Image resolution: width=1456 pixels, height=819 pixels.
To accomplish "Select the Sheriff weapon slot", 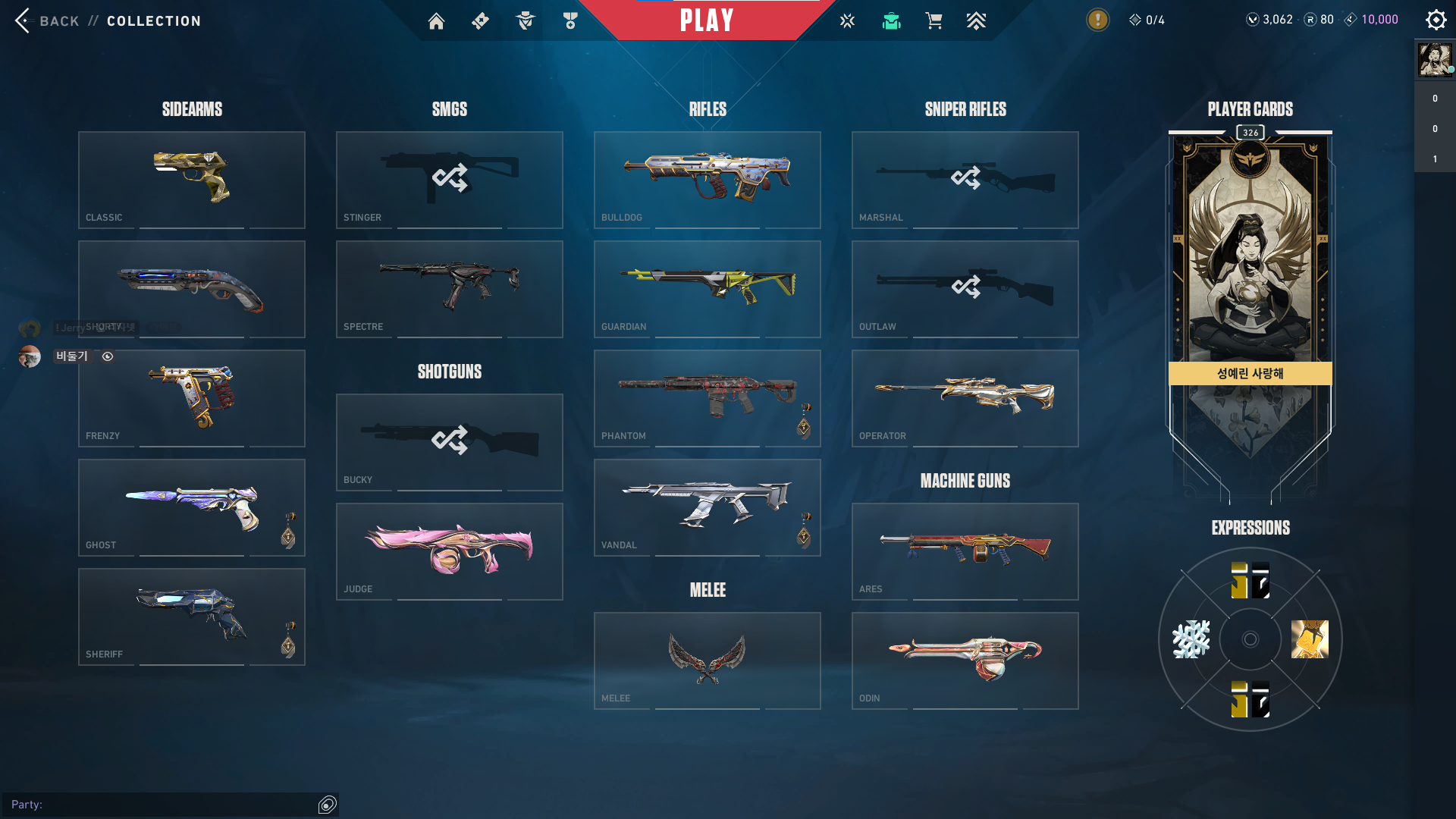I will [192, 617].
